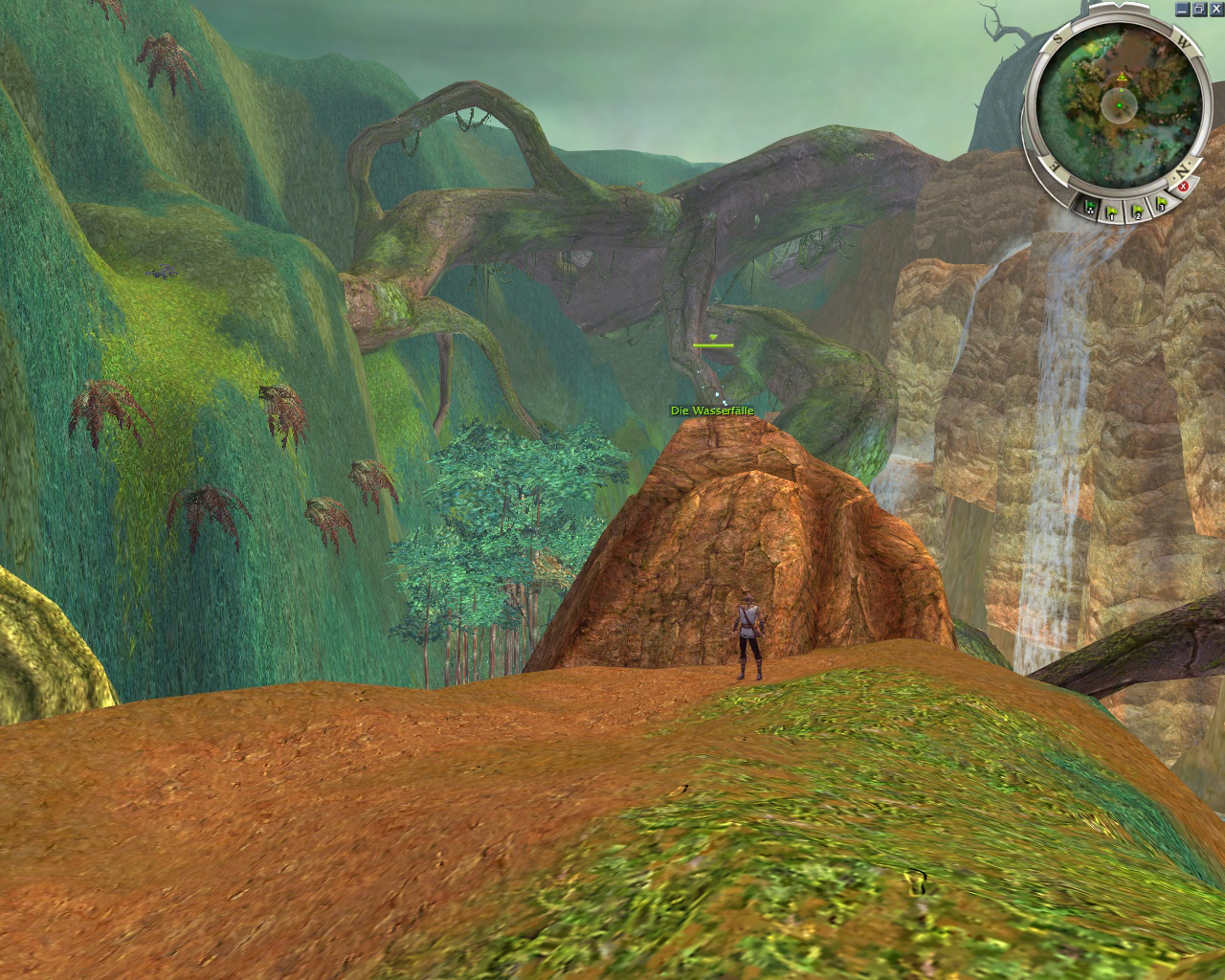The width and height of the screenshot is (1225, 980).
Task: Clear flags with the red X button
Action: pyautogui.click(x=1184, y=187)
